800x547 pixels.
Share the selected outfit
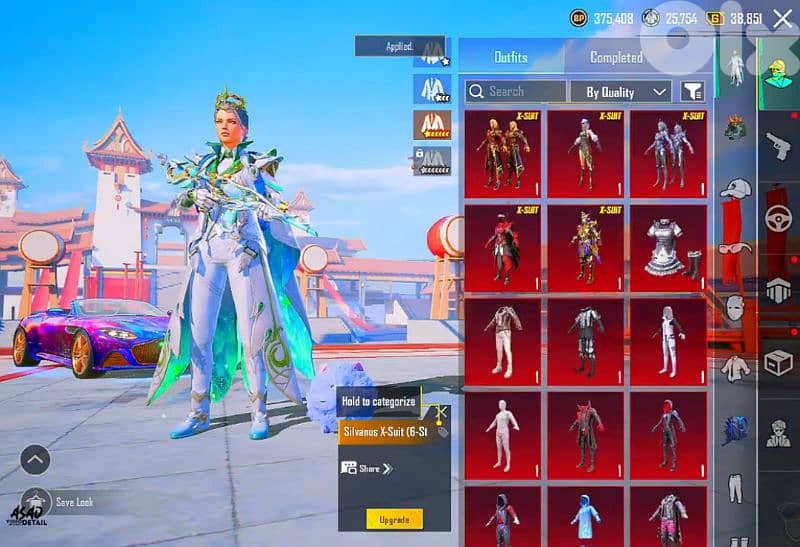pyautogui.click(x=367, y=468)
